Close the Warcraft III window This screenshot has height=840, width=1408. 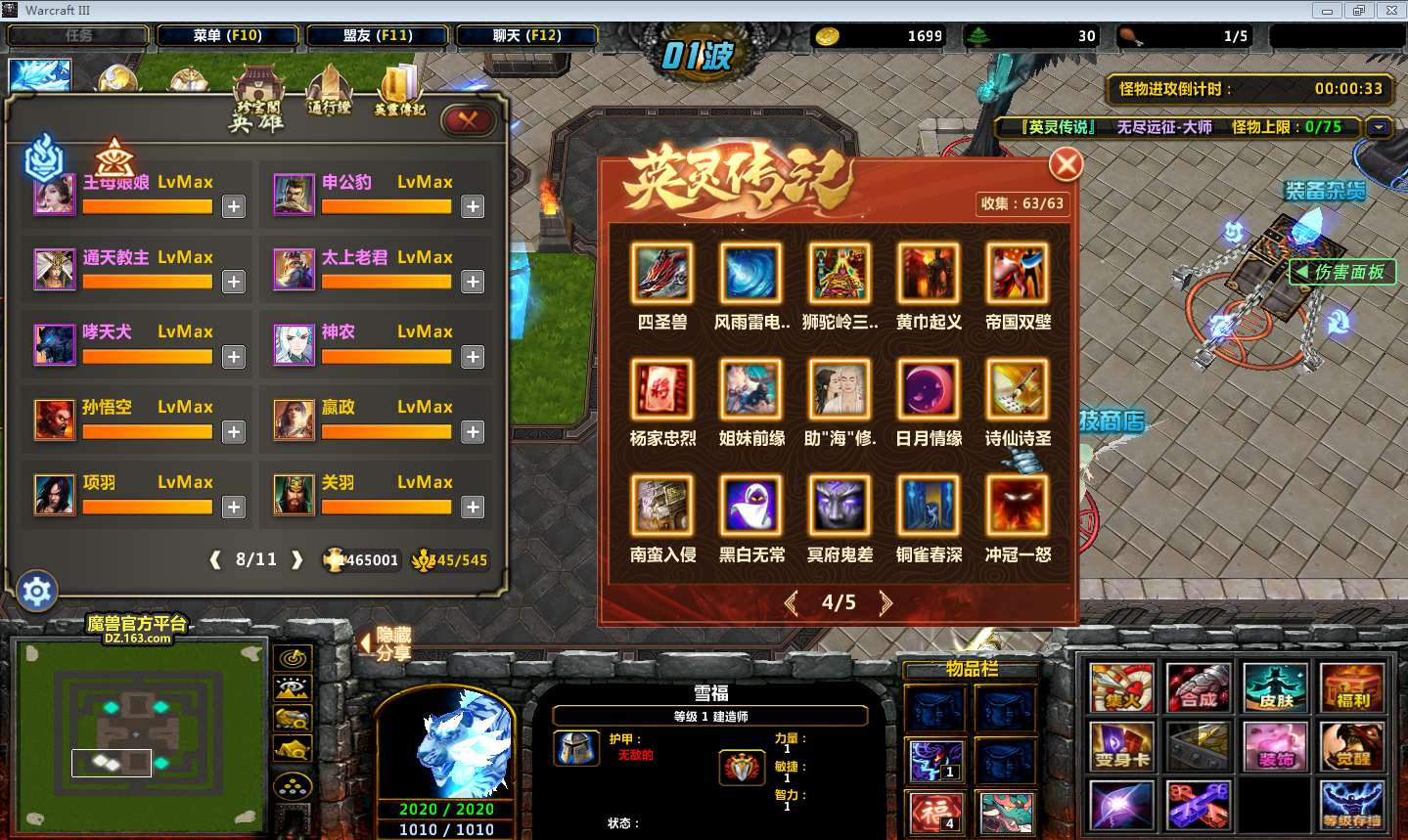pos(1390,11)
